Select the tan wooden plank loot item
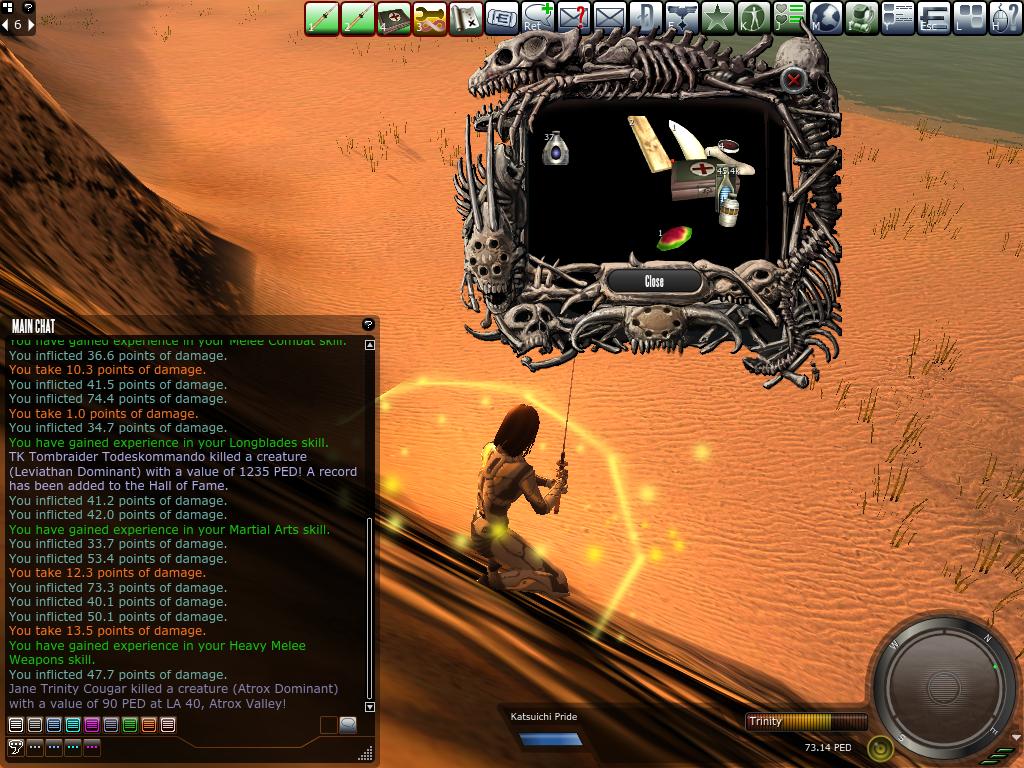 coord(647,143)
